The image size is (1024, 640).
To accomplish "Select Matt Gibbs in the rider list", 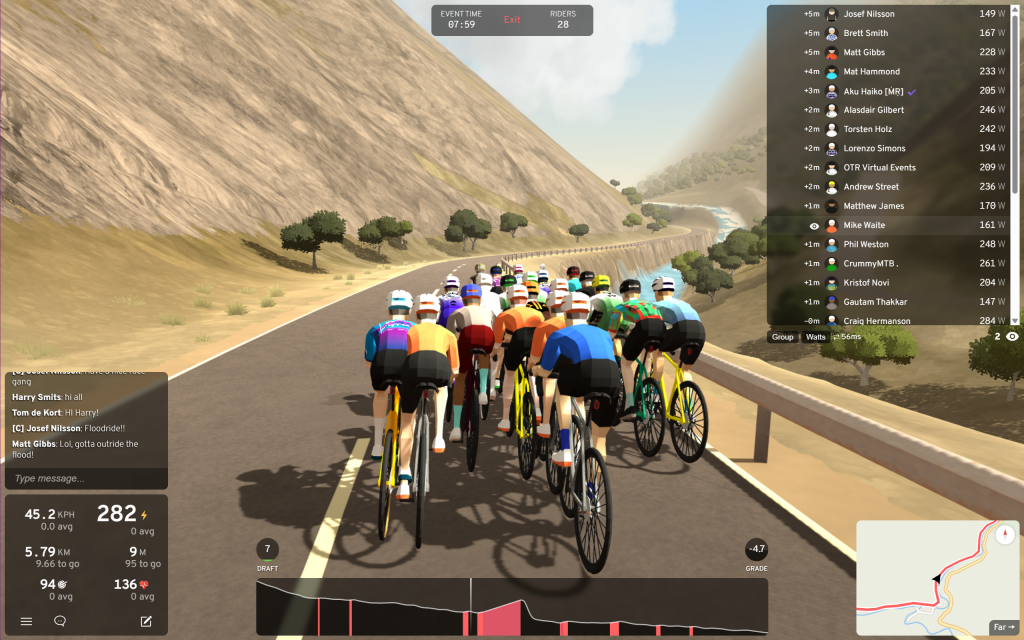I will pos(864,53).
